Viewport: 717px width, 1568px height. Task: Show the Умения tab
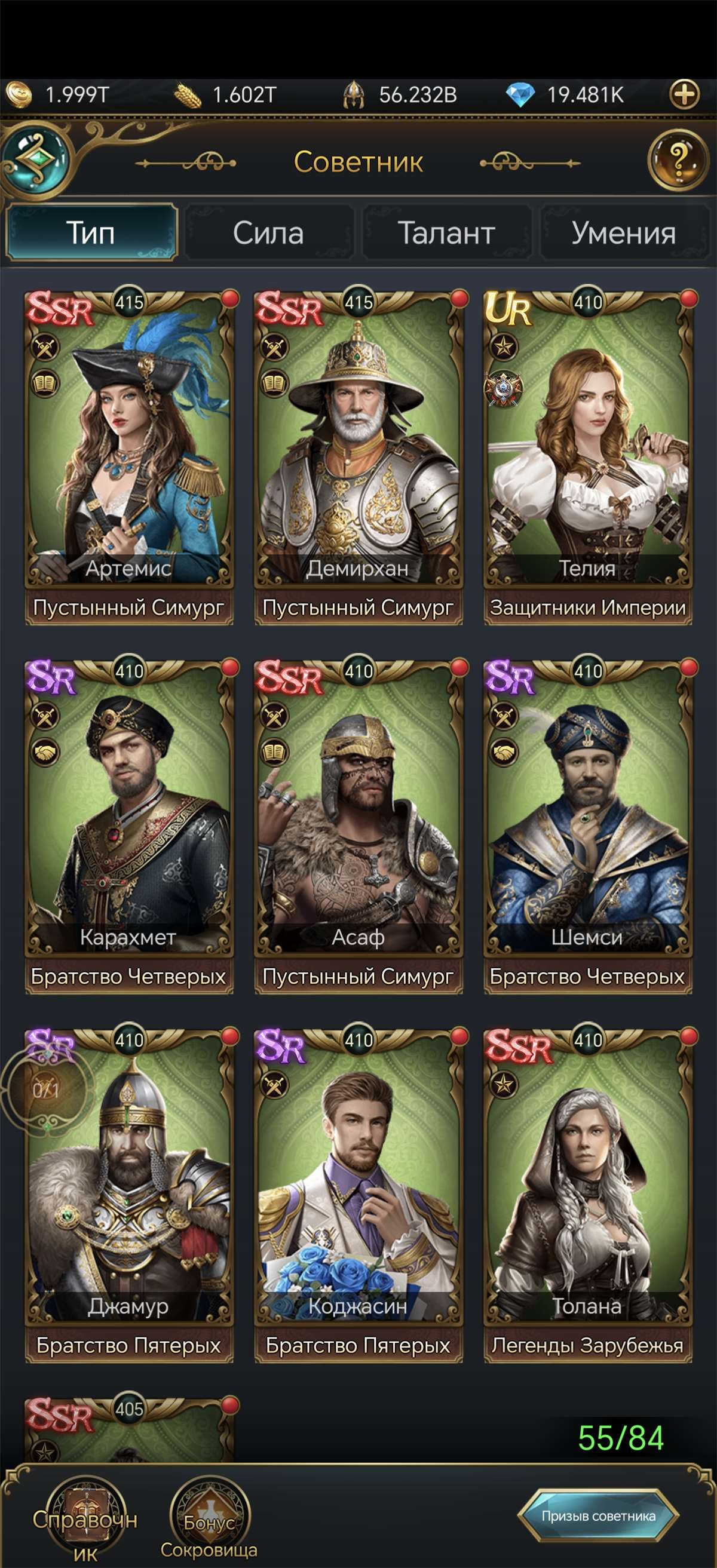click(623, 233)
